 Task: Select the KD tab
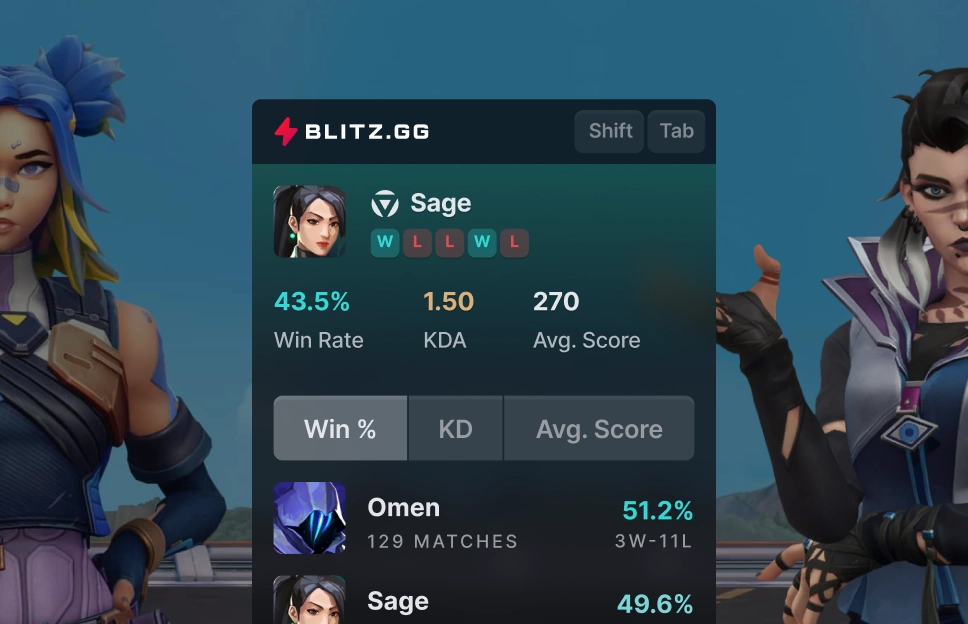[x=455, y=429]
